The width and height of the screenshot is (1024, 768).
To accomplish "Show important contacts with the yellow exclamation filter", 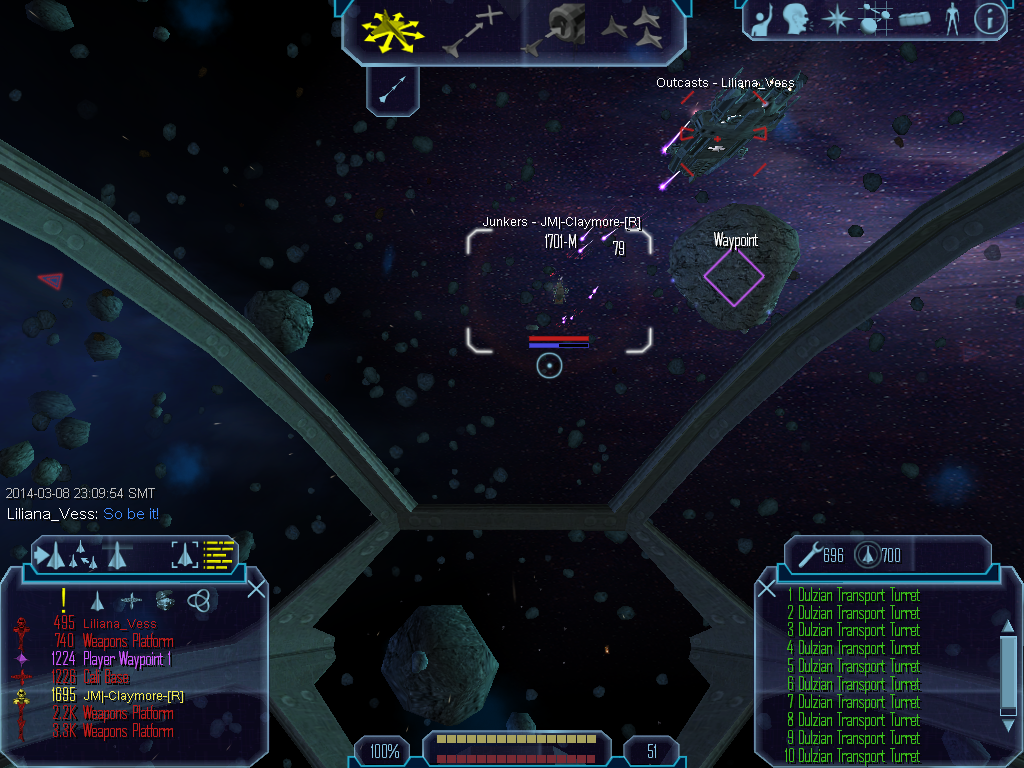I will click(x=63, y=600).
